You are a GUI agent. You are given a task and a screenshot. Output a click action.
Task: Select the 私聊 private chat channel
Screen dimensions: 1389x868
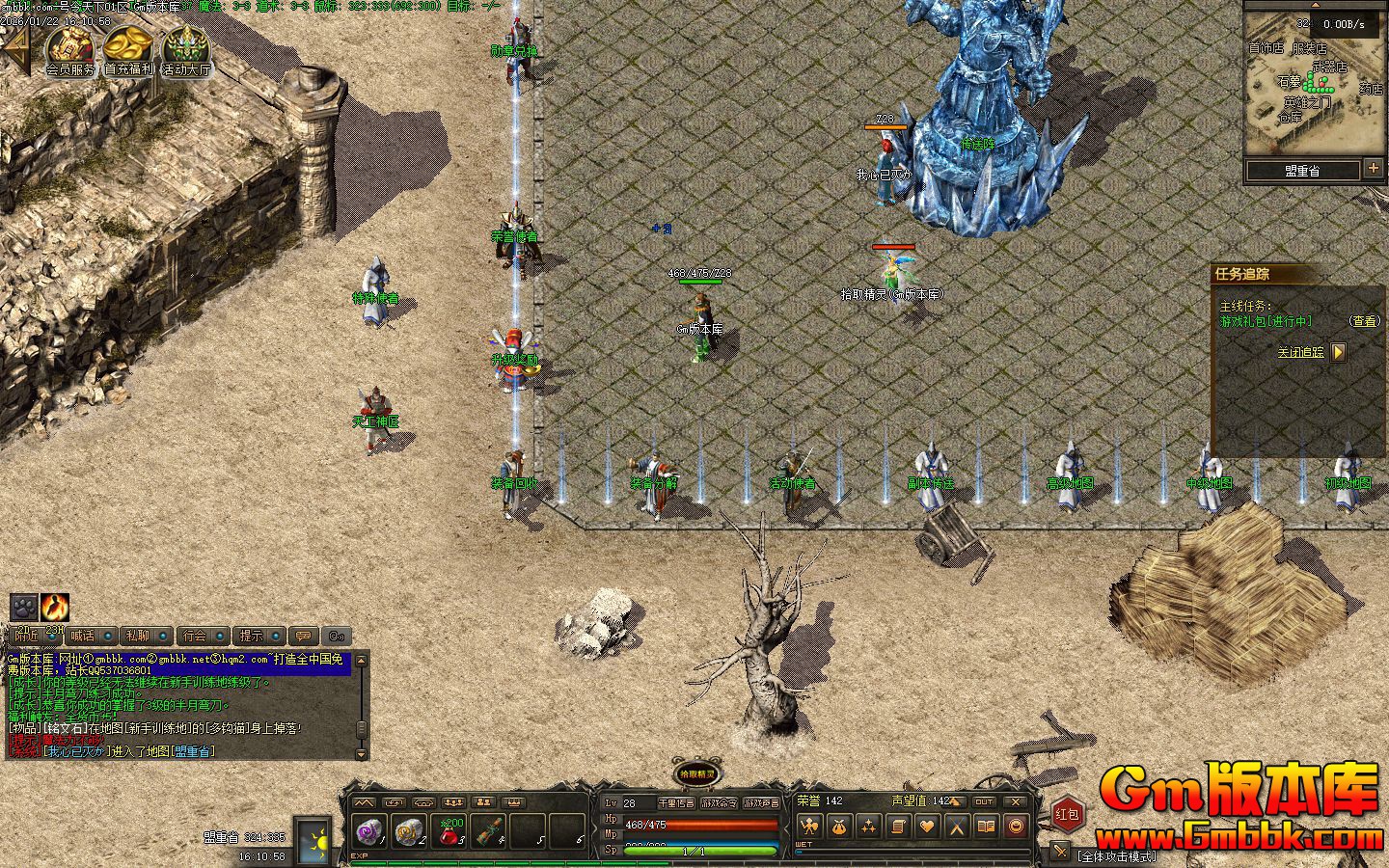tap(140, 636)
